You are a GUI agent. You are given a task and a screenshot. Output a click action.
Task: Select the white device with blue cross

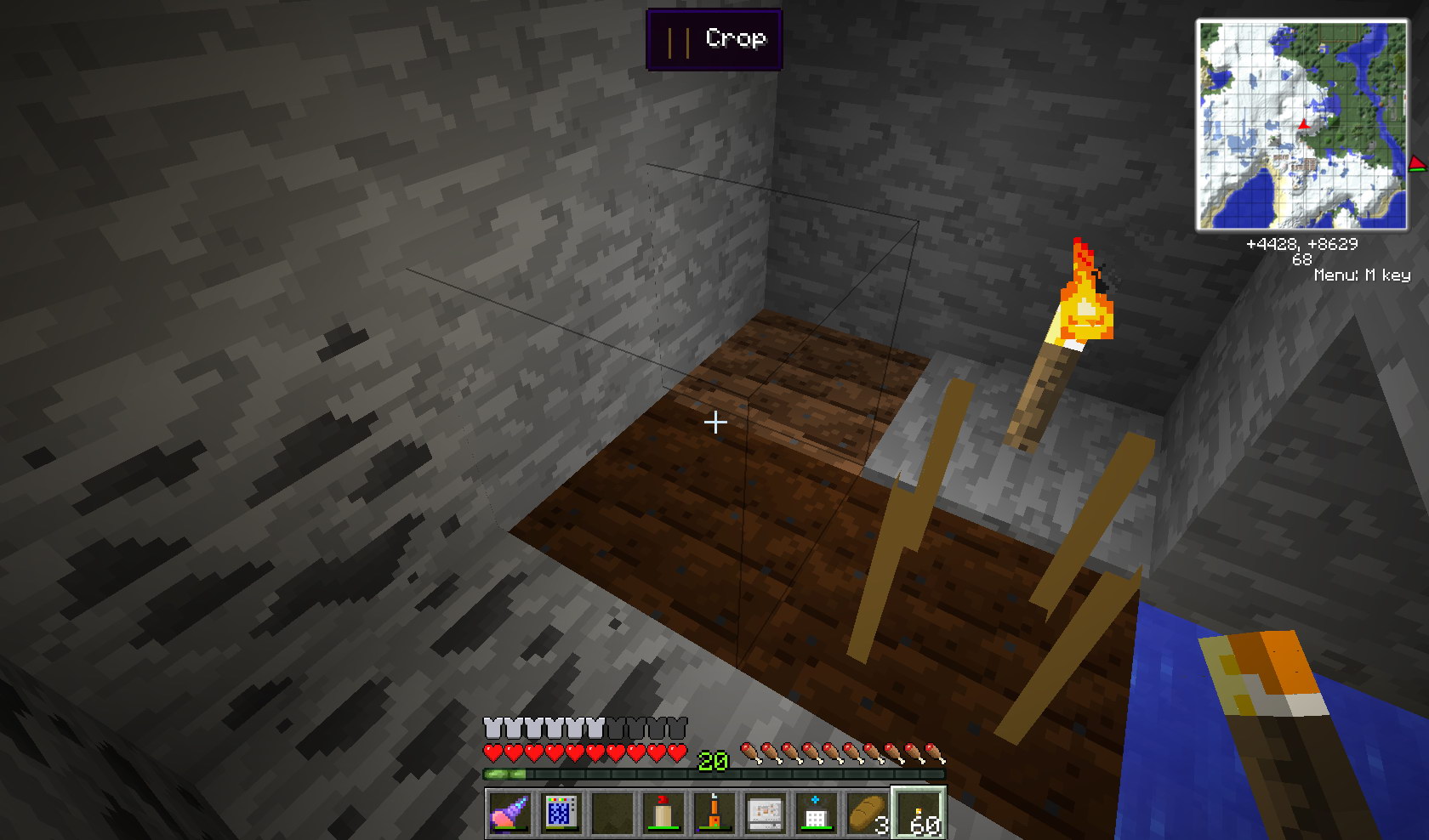pyautogui.click(x=816, y=813)
